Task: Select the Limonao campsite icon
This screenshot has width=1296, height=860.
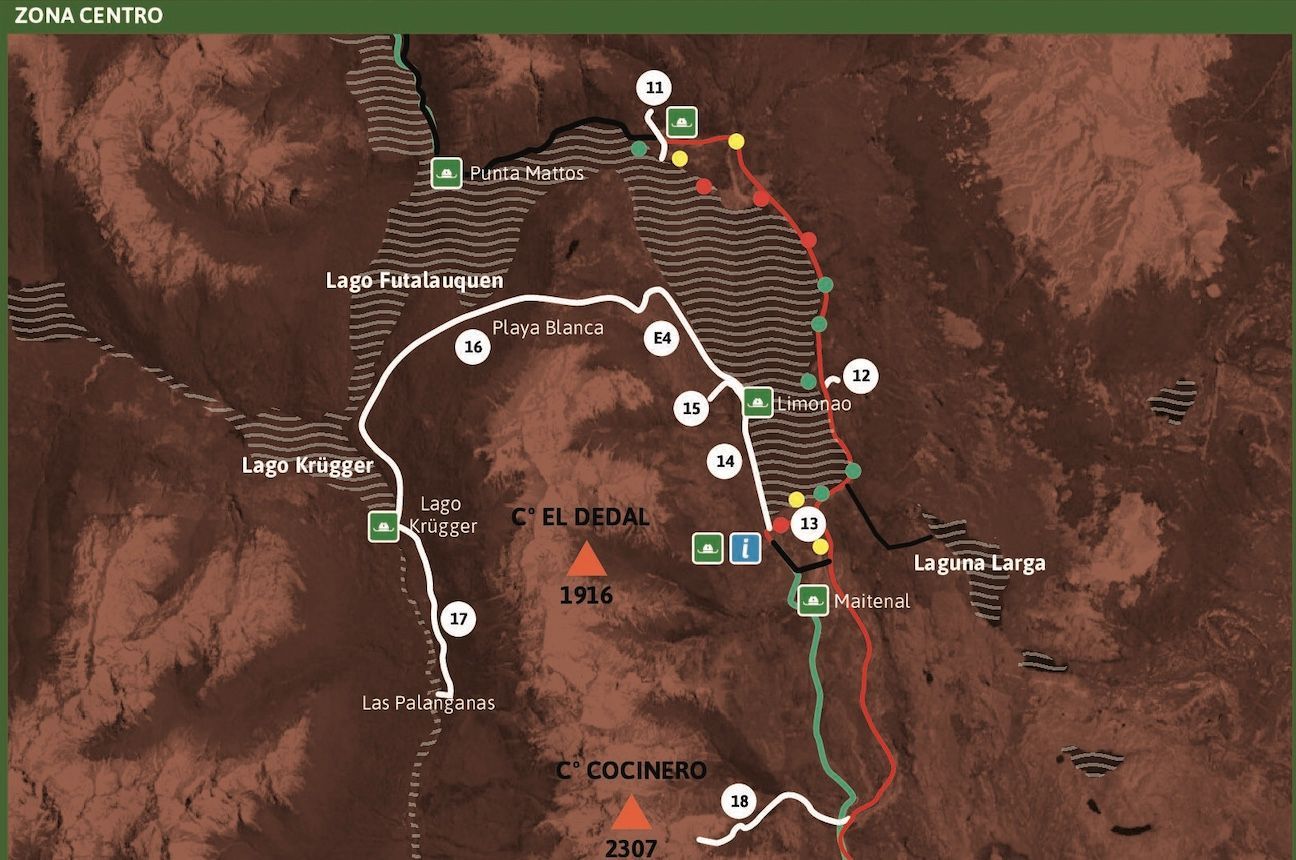Action: tap(757, 402)
